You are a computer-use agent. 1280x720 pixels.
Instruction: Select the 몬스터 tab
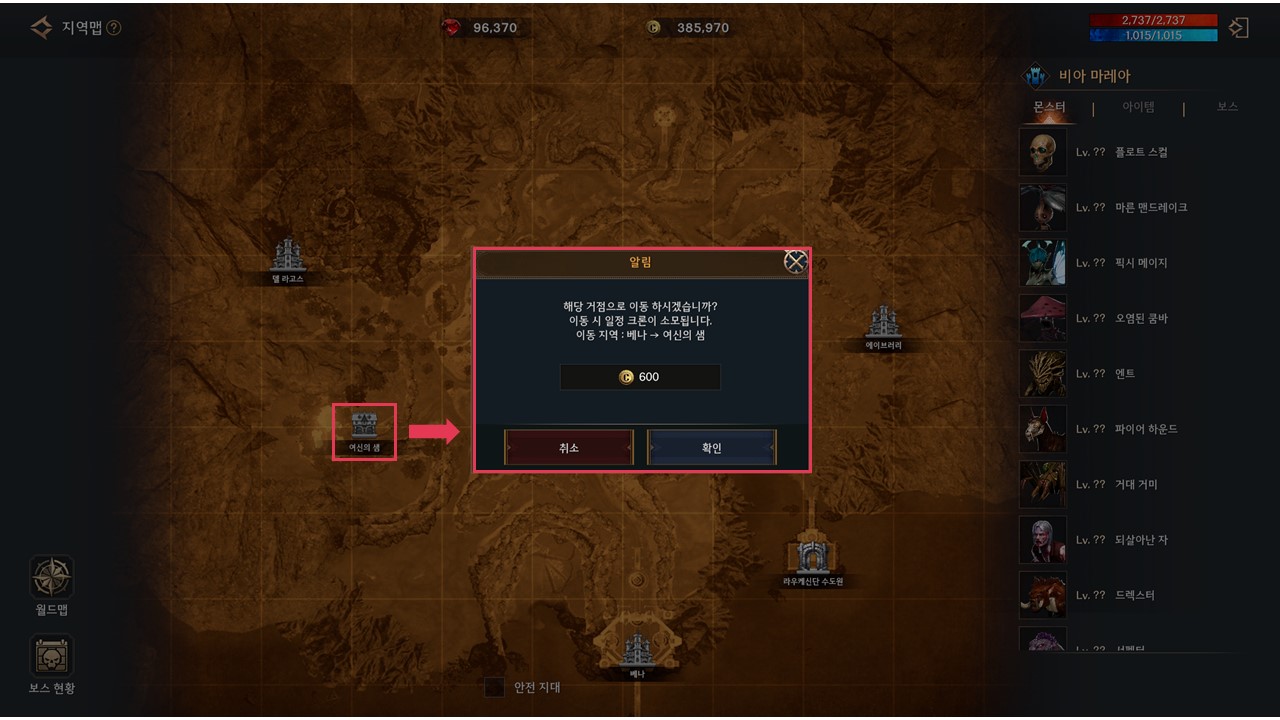pyautogui.click(x=1049, y=107)
